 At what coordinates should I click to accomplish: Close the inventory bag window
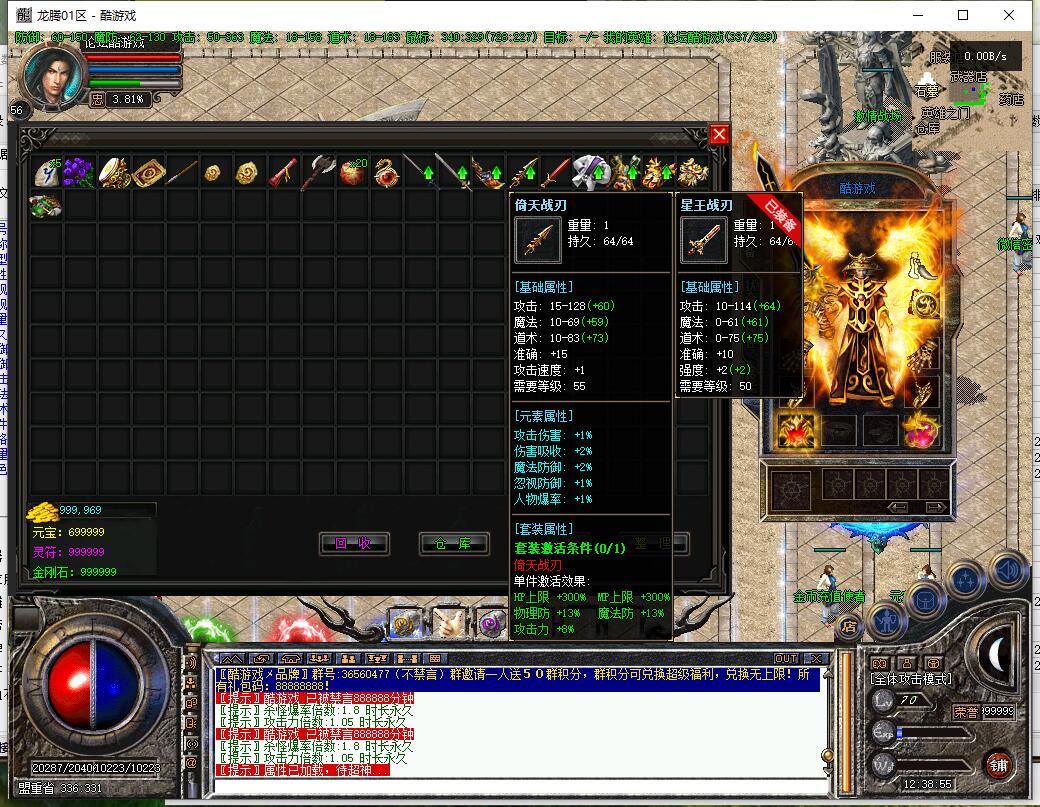click(719, 135)
